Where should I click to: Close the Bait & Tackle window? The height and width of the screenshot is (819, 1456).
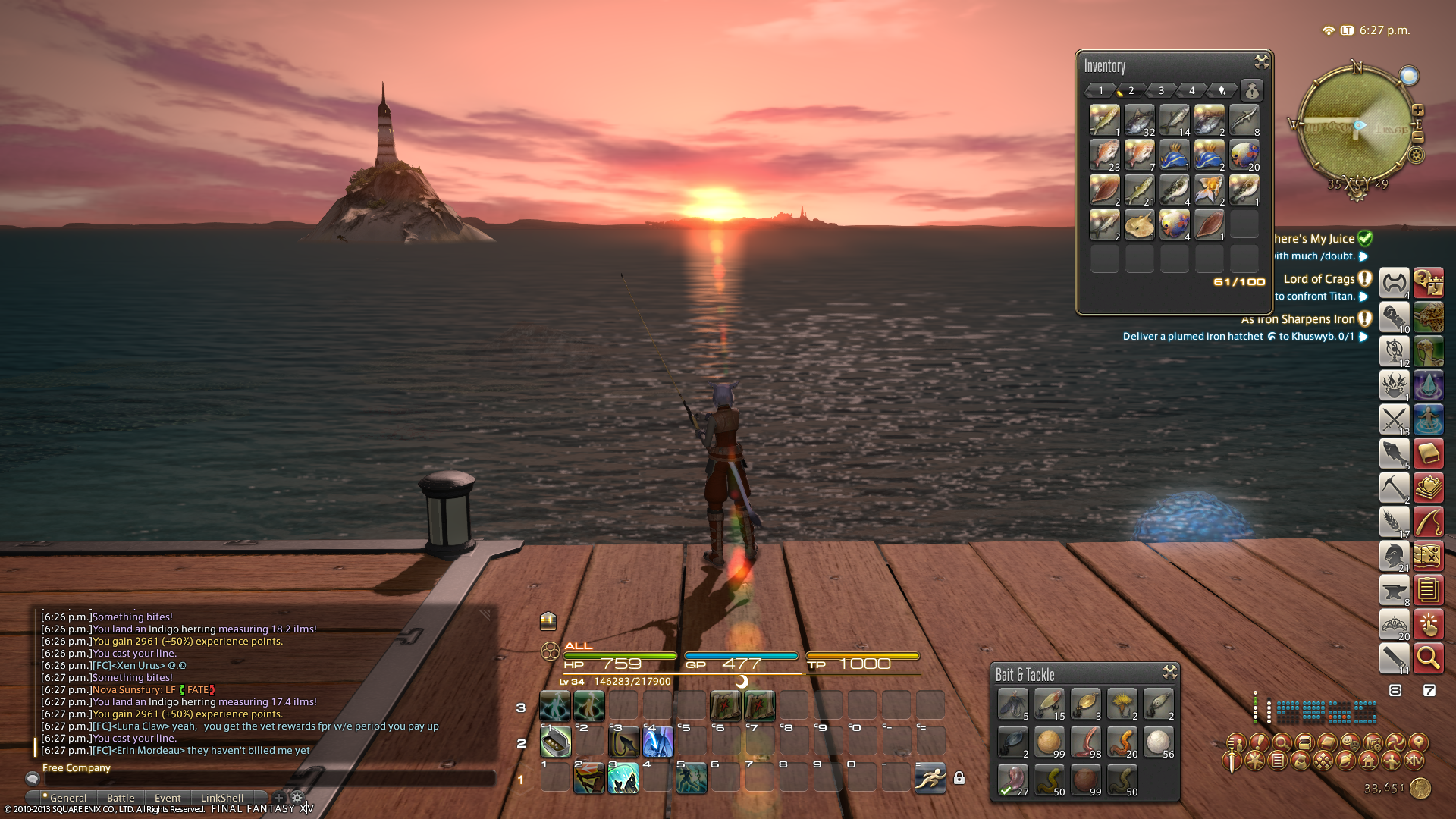[1169, 672]
